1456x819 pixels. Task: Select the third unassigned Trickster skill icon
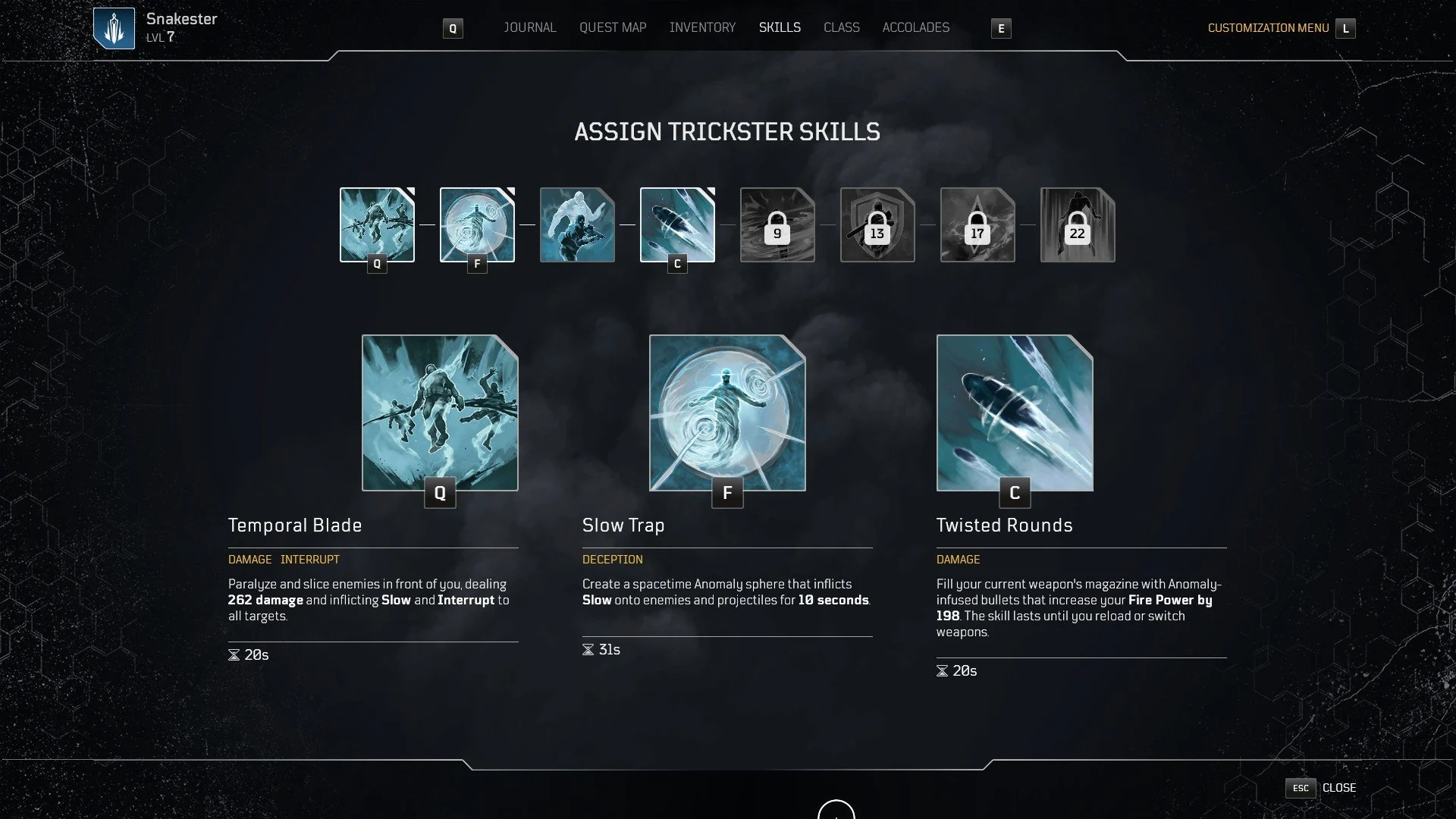click(x=577, y=224)
